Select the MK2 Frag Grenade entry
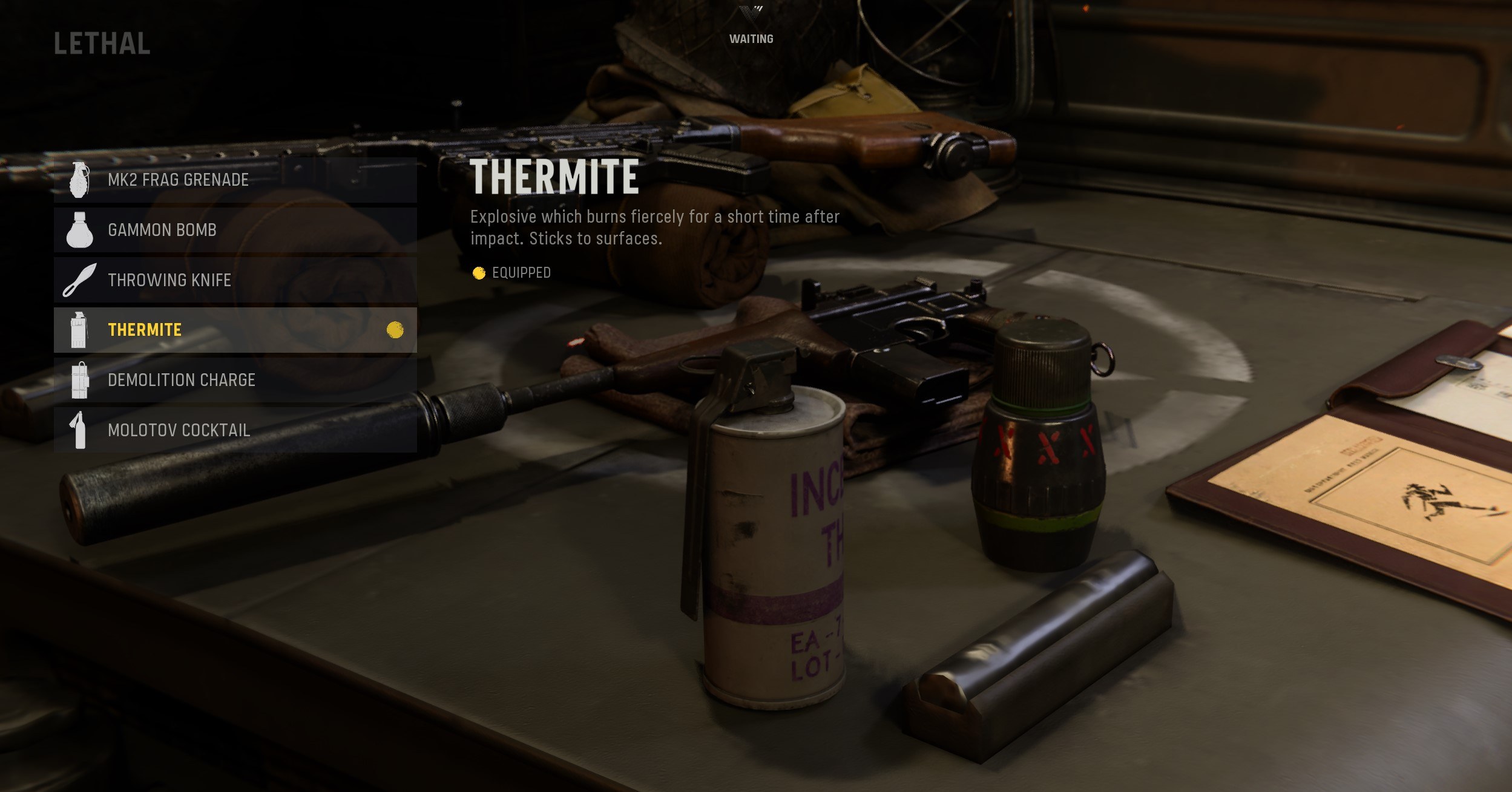The image size is (1512, 792). coord(235,180)
